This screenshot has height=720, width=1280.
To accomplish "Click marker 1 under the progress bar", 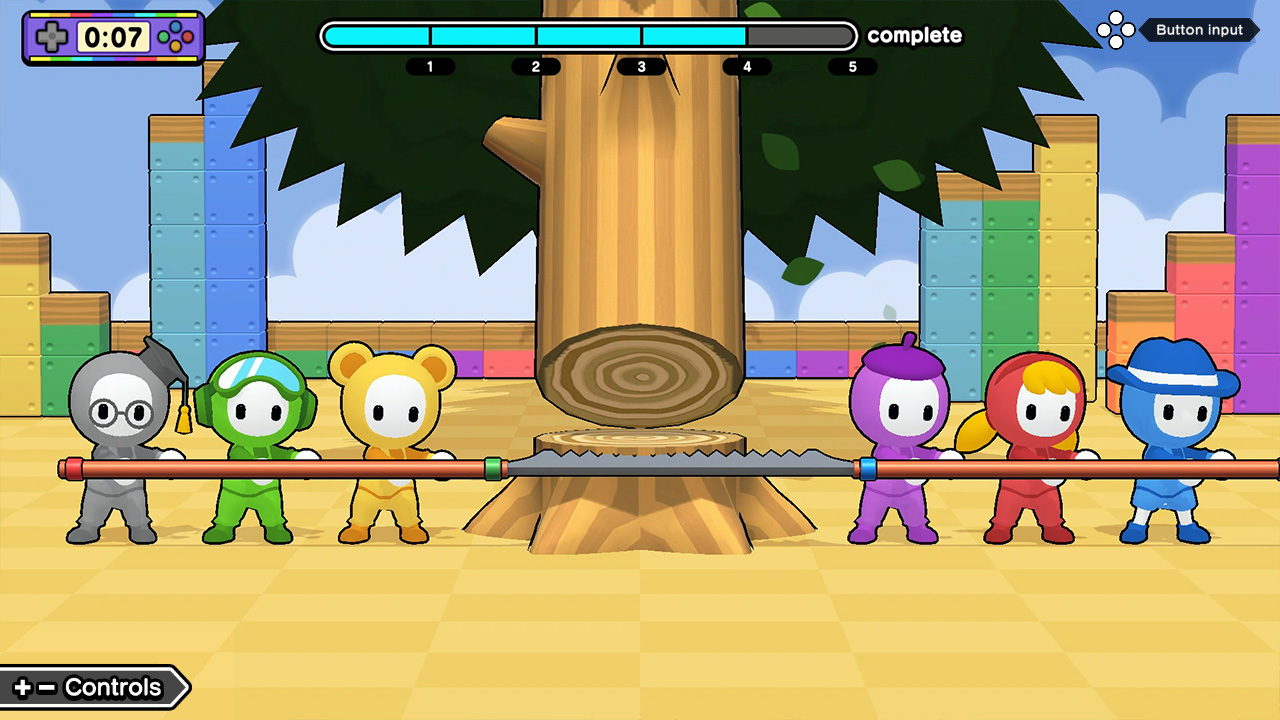I will tap(430, 66).
